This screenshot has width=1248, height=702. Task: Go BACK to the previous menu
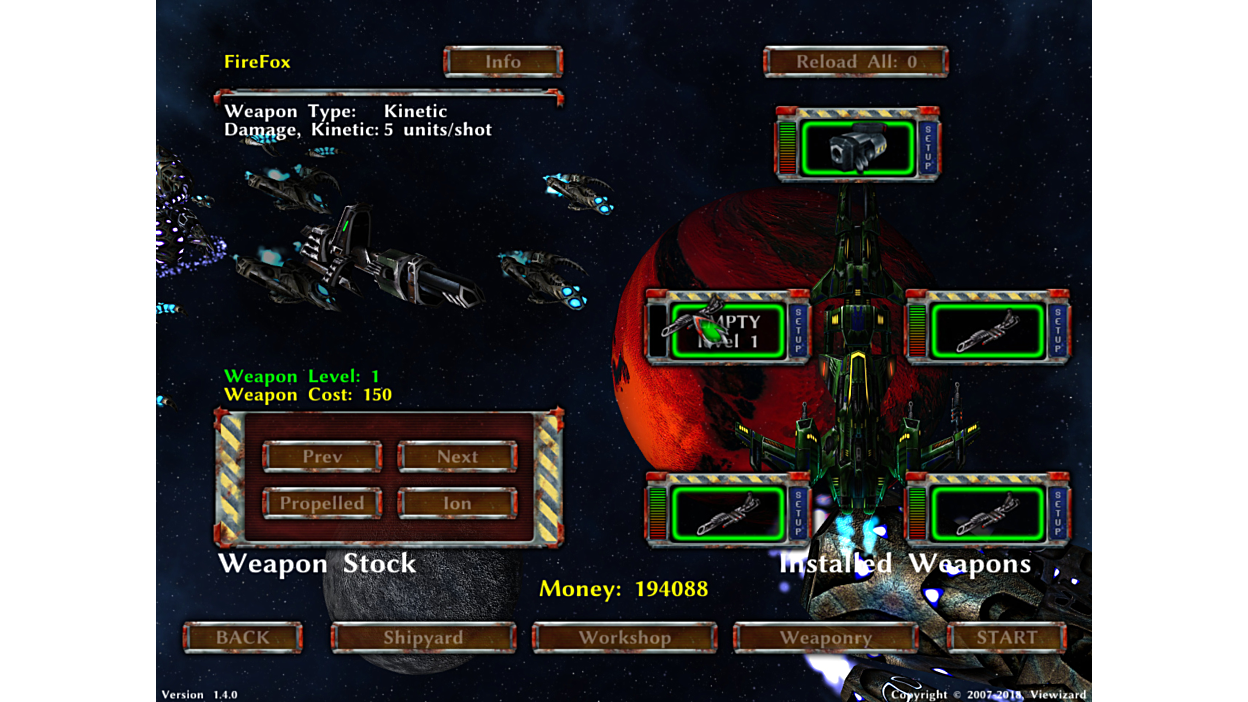point(243,638)
